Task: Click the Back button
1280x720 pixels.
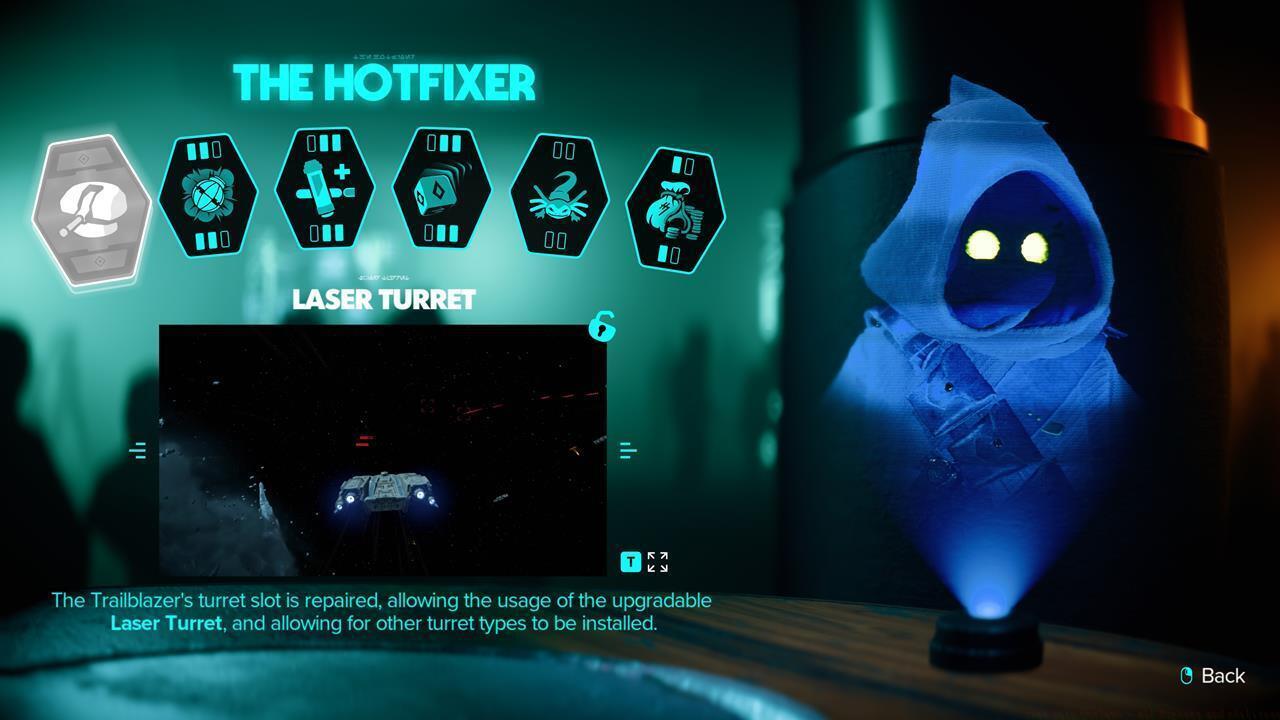Action: (1222, 676)
